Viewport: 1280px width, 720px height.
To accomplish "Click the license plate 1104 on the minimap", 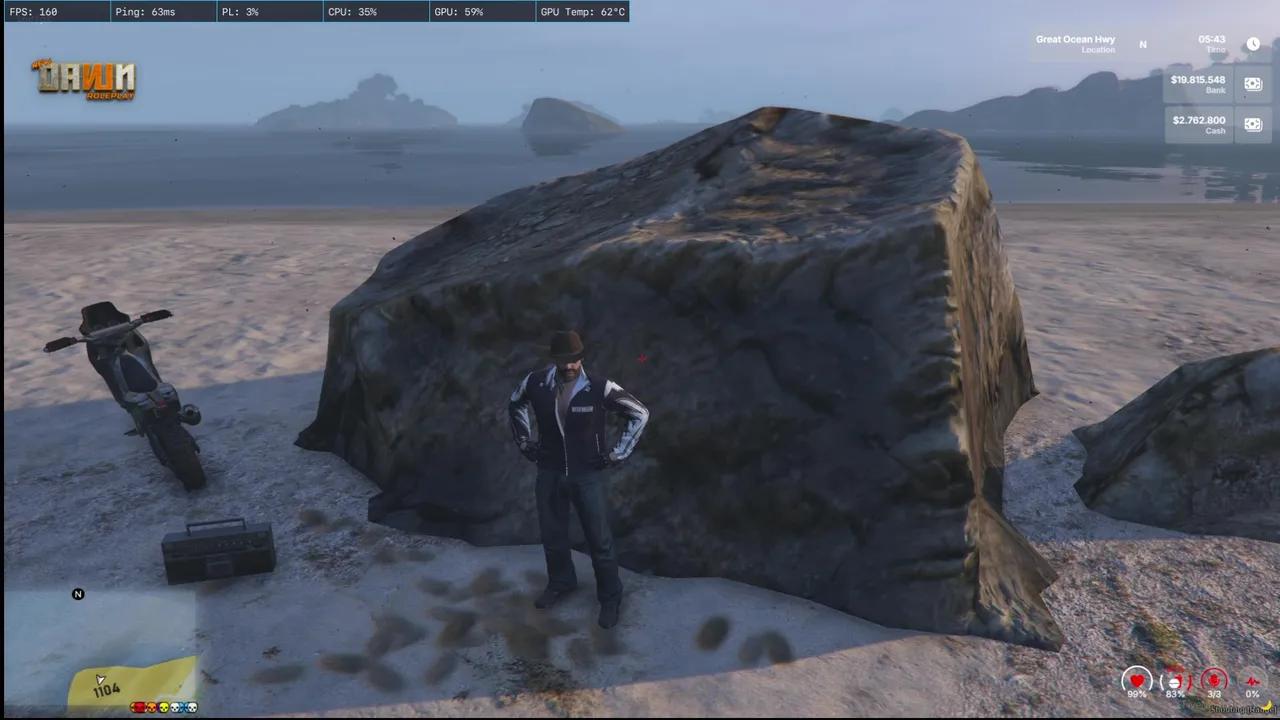I will pyautogui.click(x=106, y=688).
